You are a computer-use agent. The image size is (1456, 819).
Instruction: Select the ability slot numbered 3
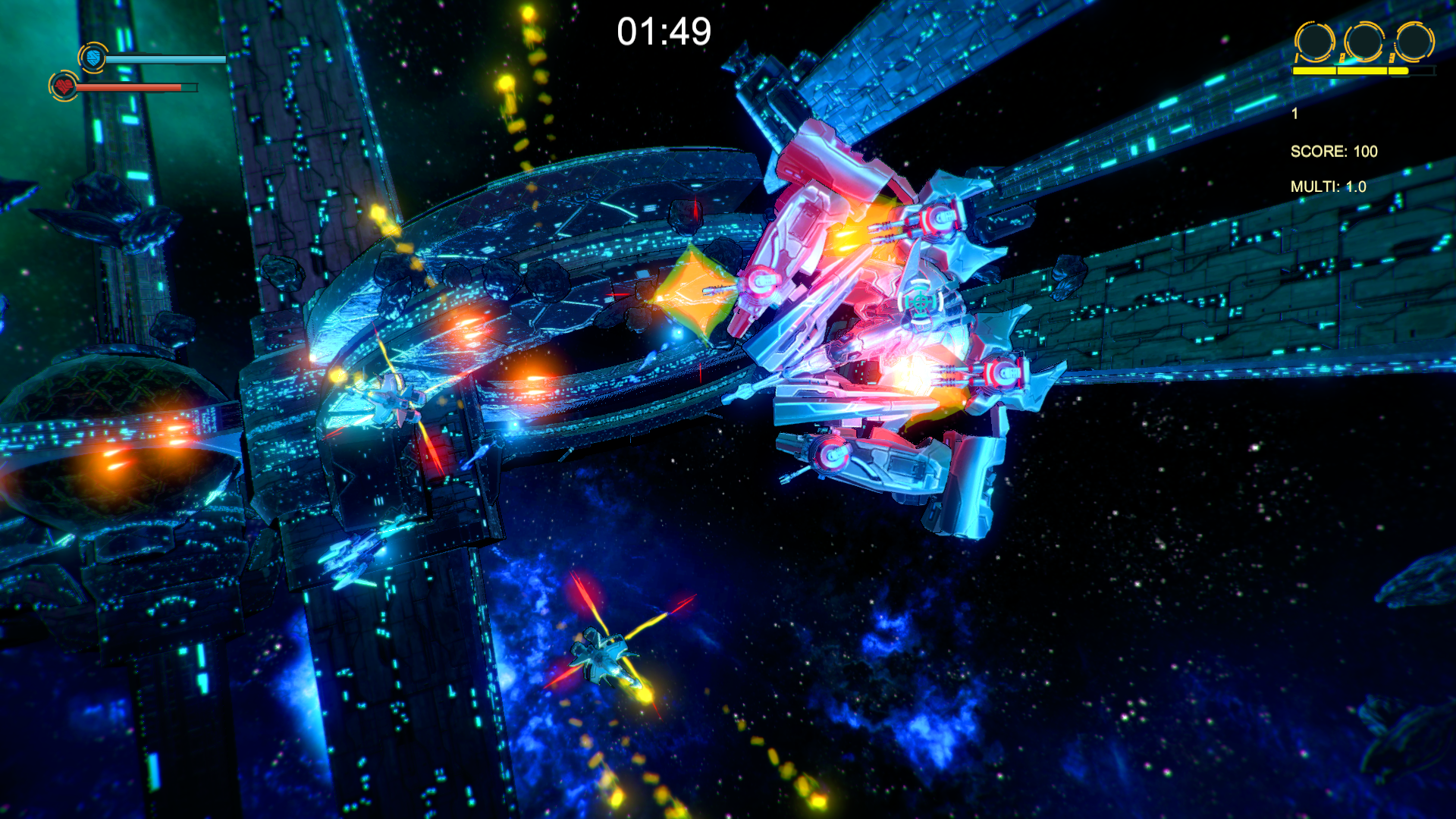click(x=1414, y=42)
